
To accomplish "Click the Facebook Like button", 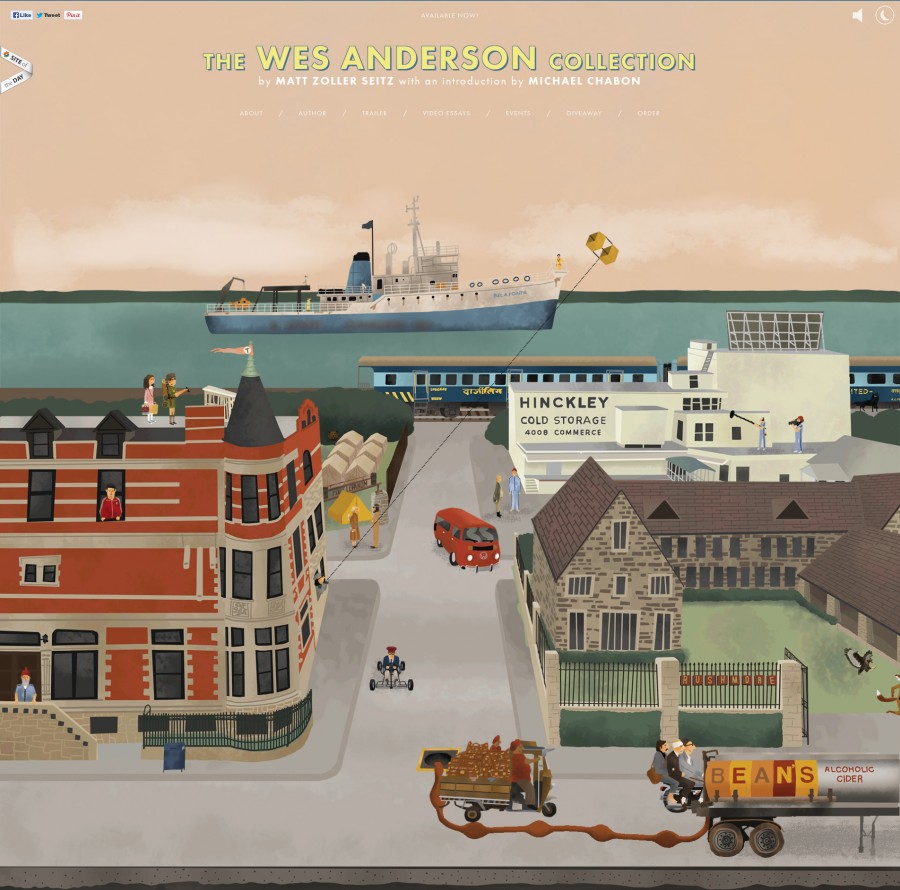I will (21, 15).
